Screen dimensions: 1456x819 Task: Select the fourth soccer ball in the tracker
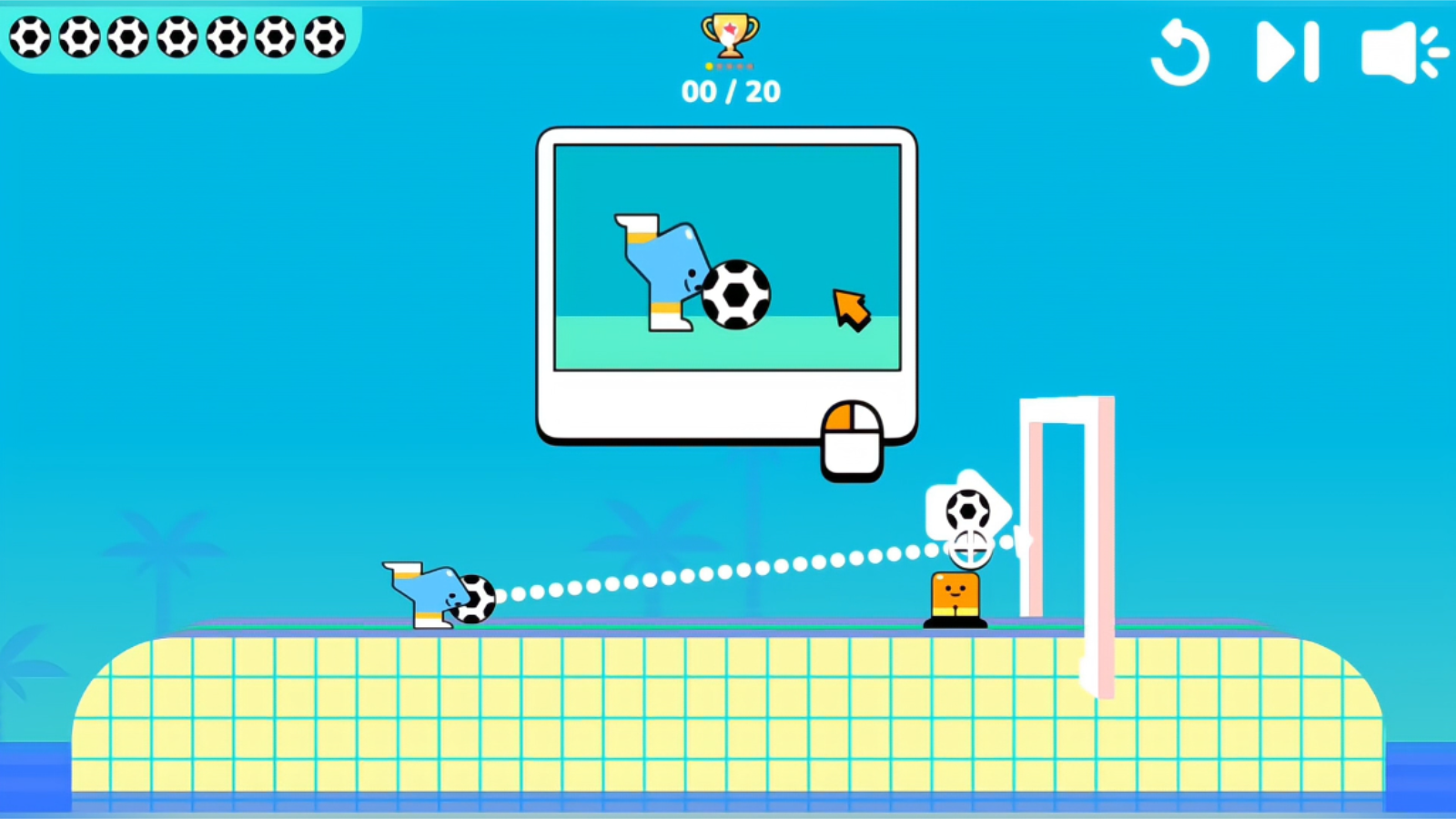click(x=176, y=38)
